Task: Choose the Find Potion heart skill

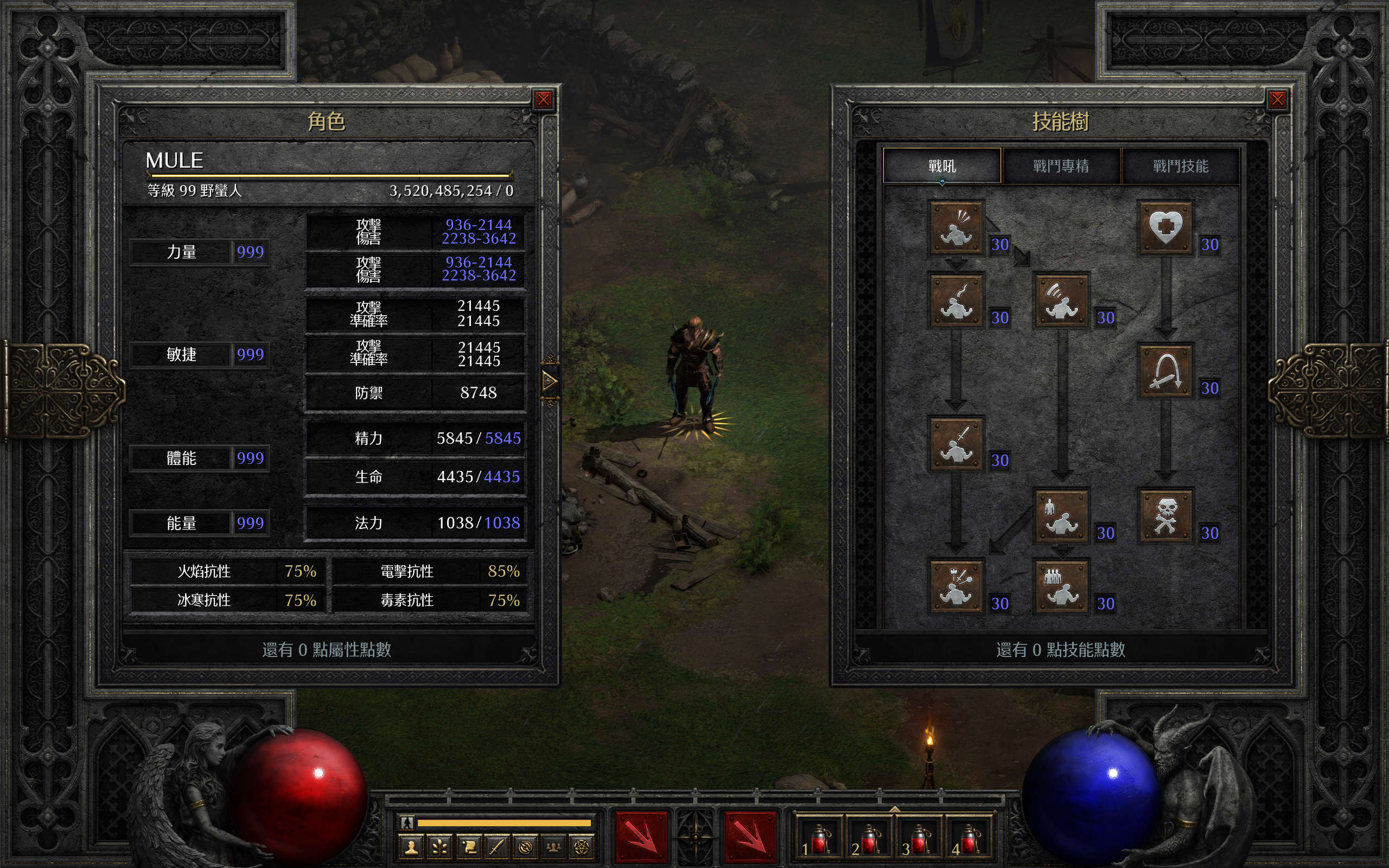Action: (1164, 227)
